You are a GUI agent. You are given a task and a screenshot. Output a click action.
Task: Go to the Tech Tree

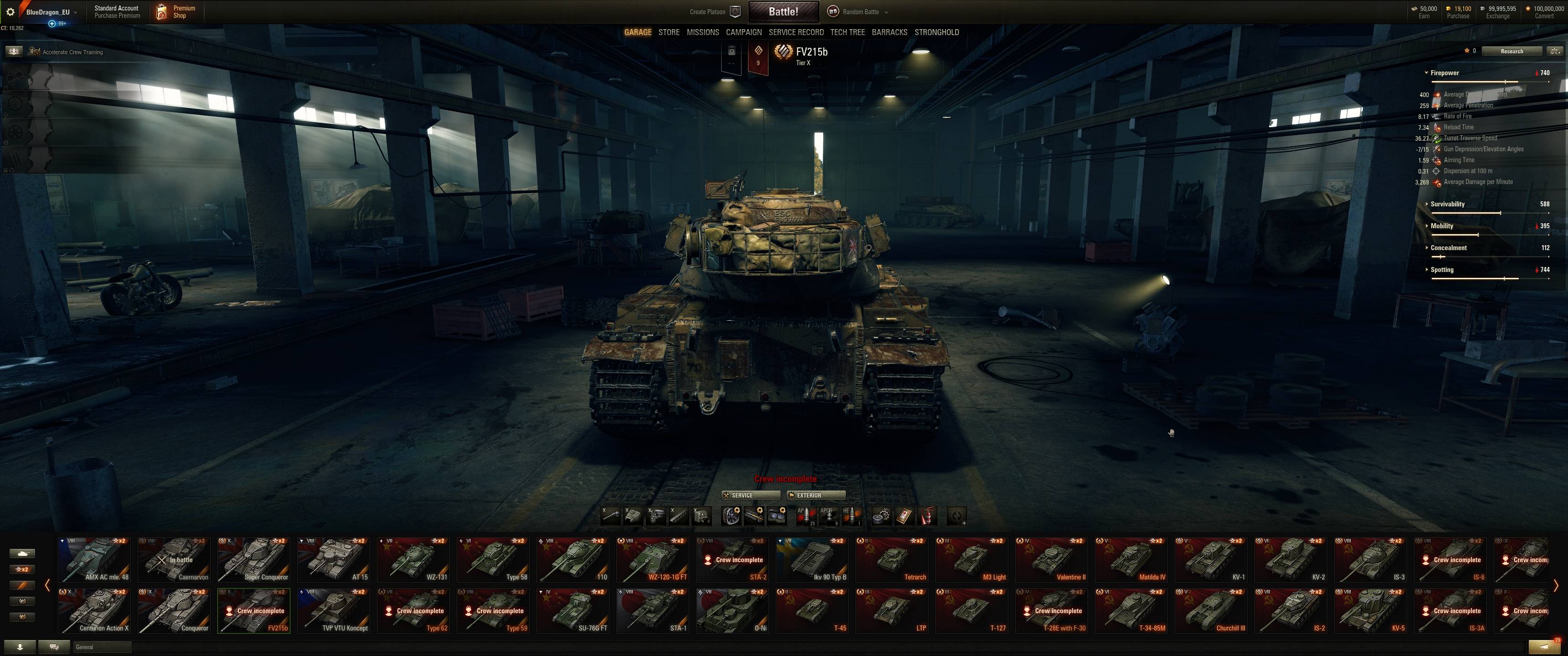click(x=847, y=32)
